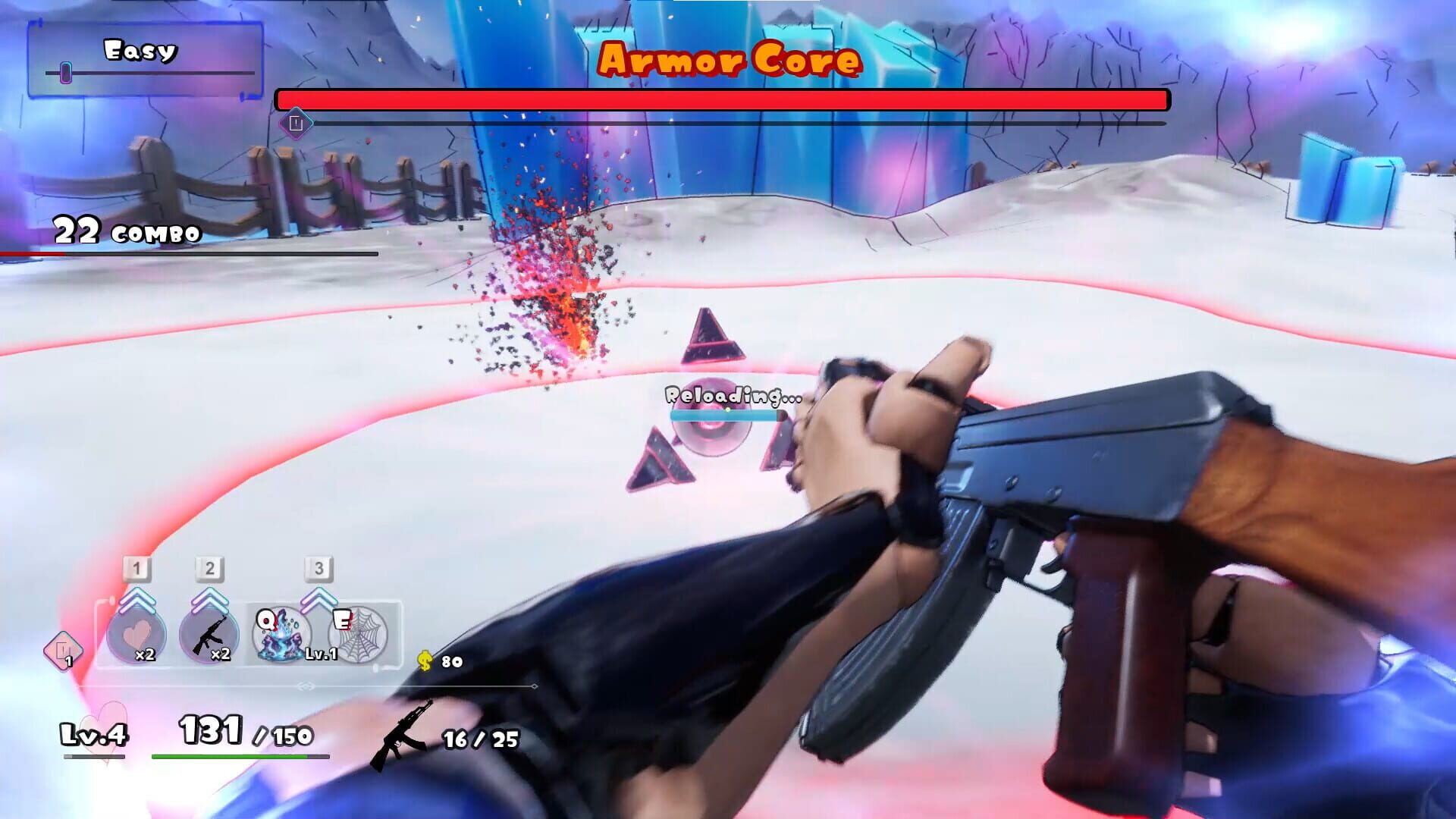Expand the hotkey 2 slot indicator

[x=210, y=569]
